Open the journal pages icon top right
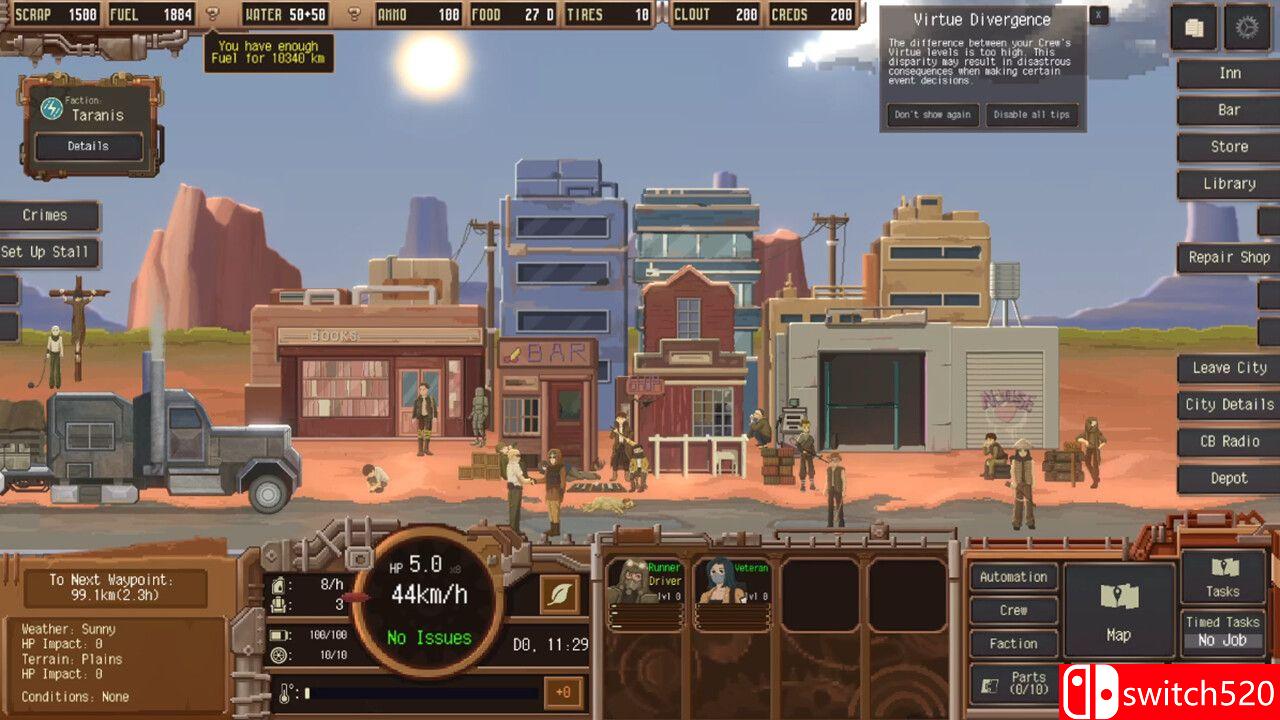 1194,28
